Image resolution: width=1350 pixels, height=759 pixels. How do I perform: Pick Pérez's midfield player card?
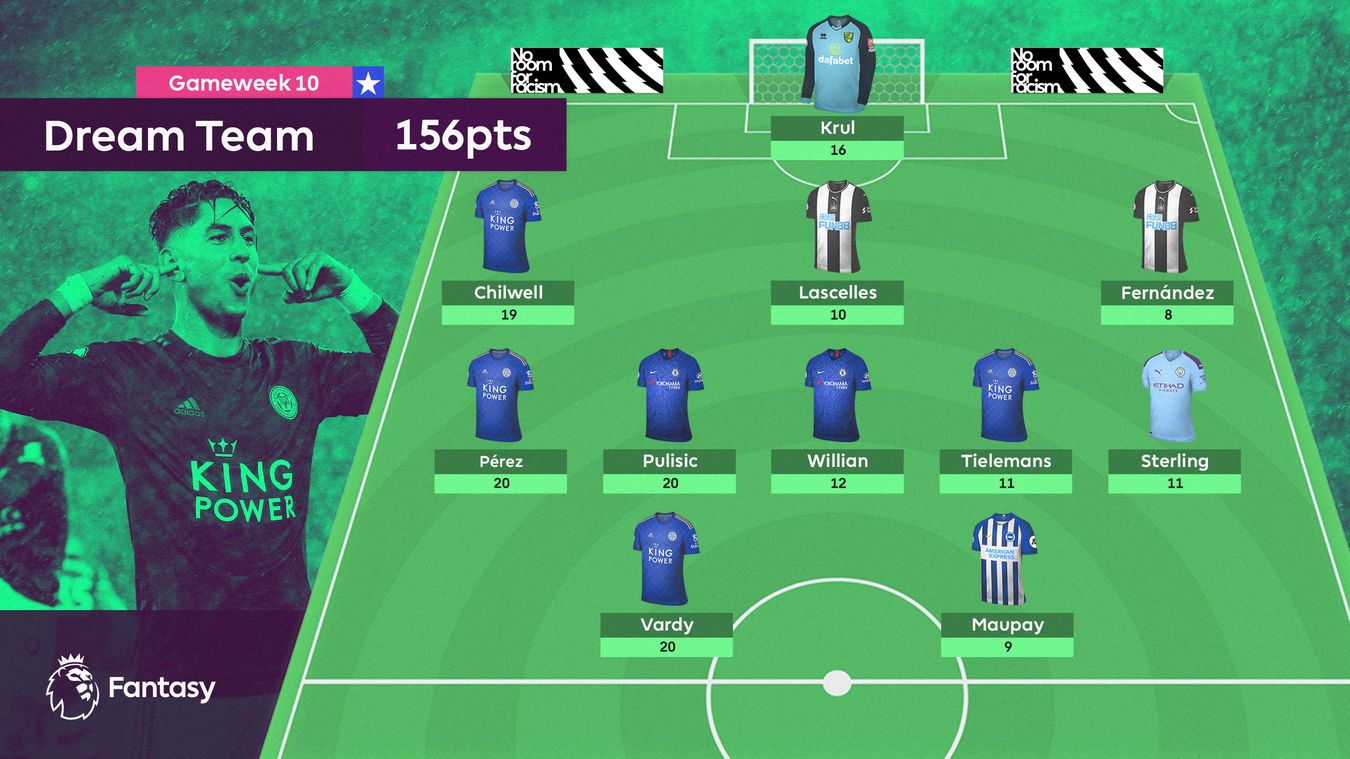tap(500, 418)
